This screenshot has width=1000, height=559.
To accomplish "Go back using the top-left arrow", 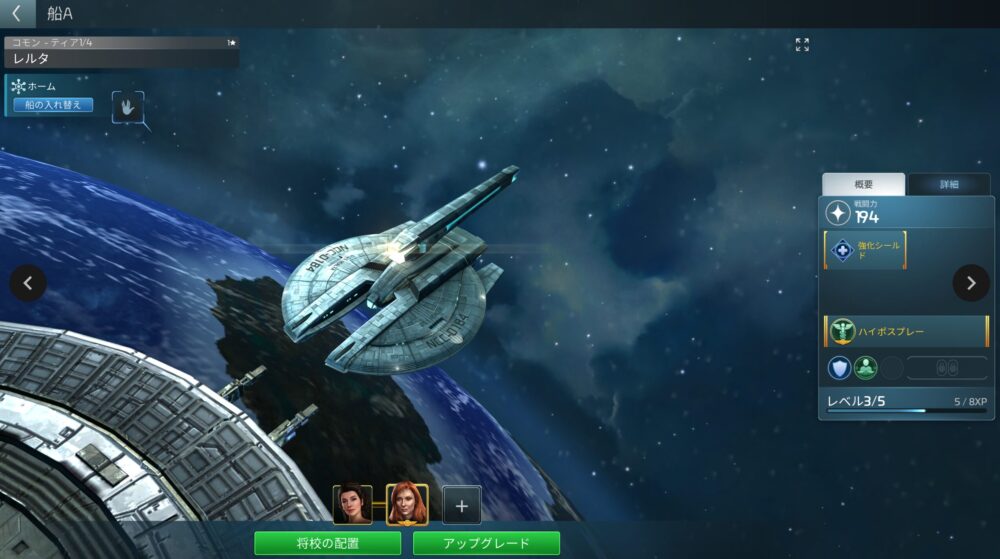I will (x=16, y=13).
